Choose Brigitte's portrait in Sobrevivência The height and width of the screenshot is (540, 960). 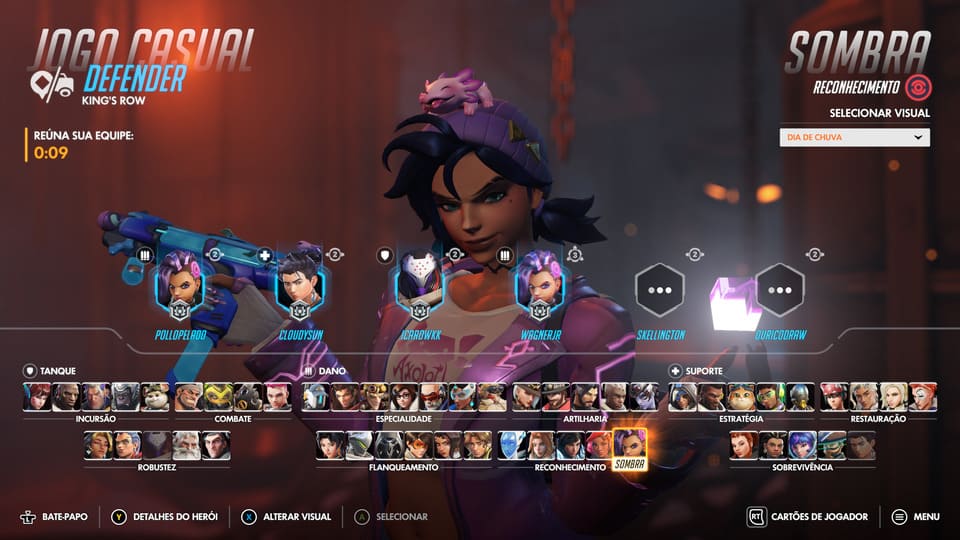coord(742,445)
